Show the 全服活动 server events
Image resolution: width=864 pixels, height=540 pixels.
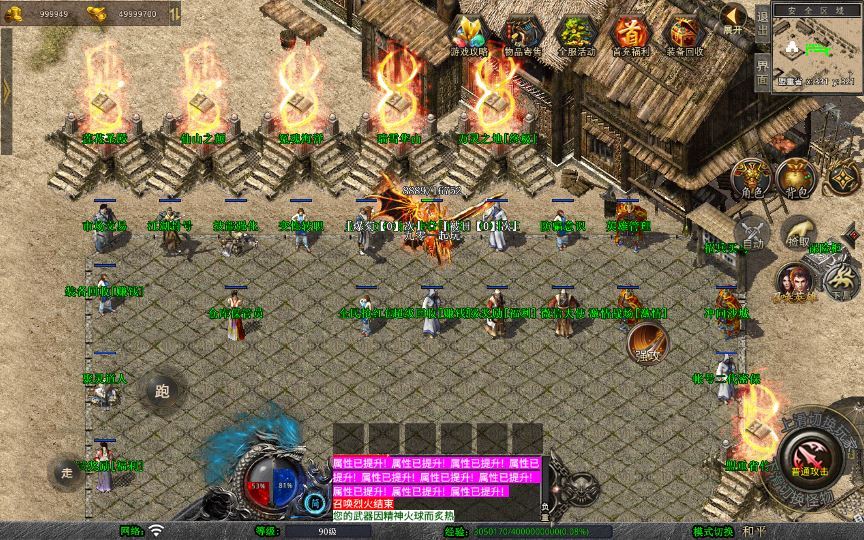coord(575,35)
